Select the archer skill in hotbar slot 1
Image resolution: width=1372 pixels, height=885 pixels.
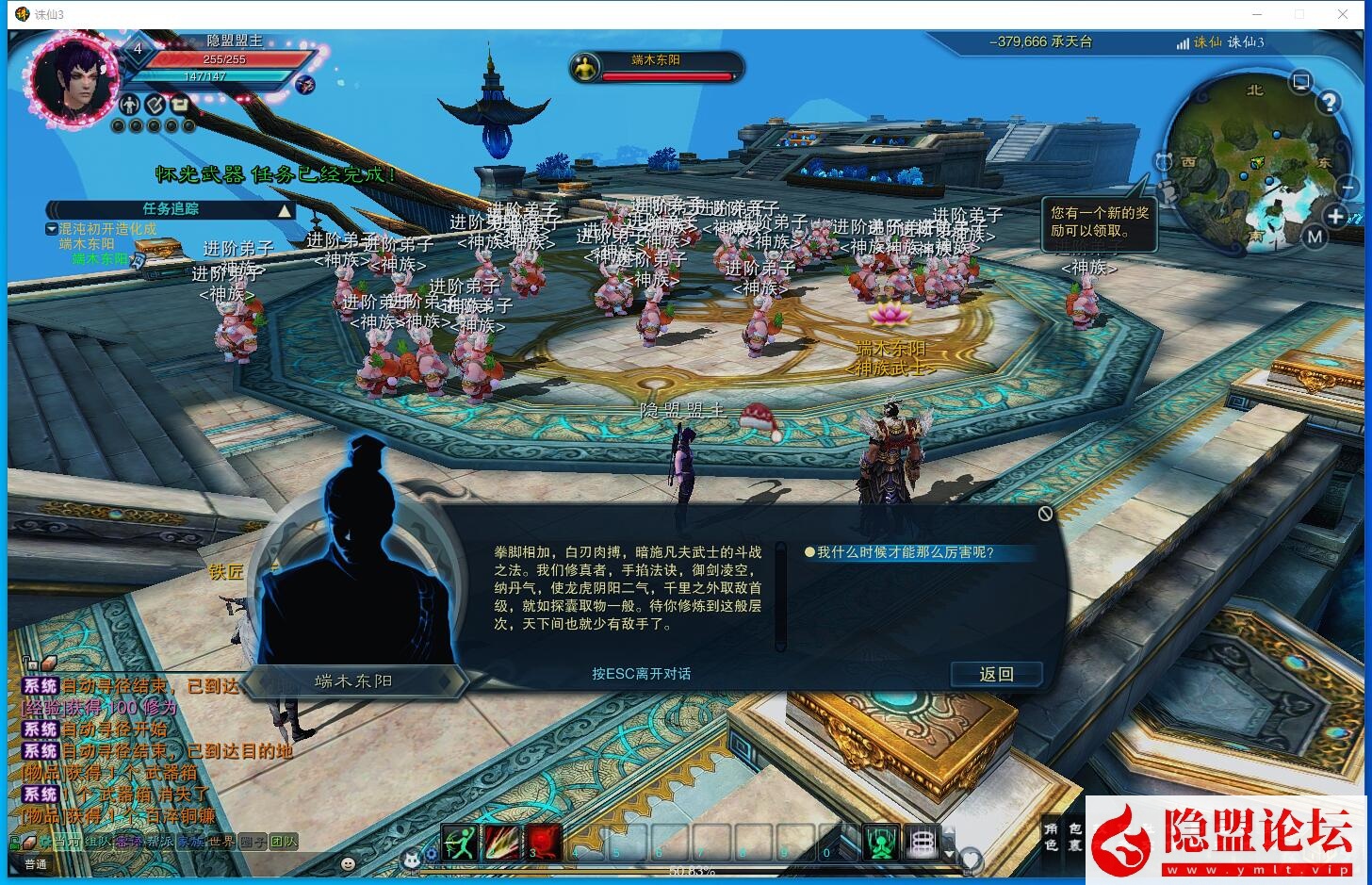(461, 843)
